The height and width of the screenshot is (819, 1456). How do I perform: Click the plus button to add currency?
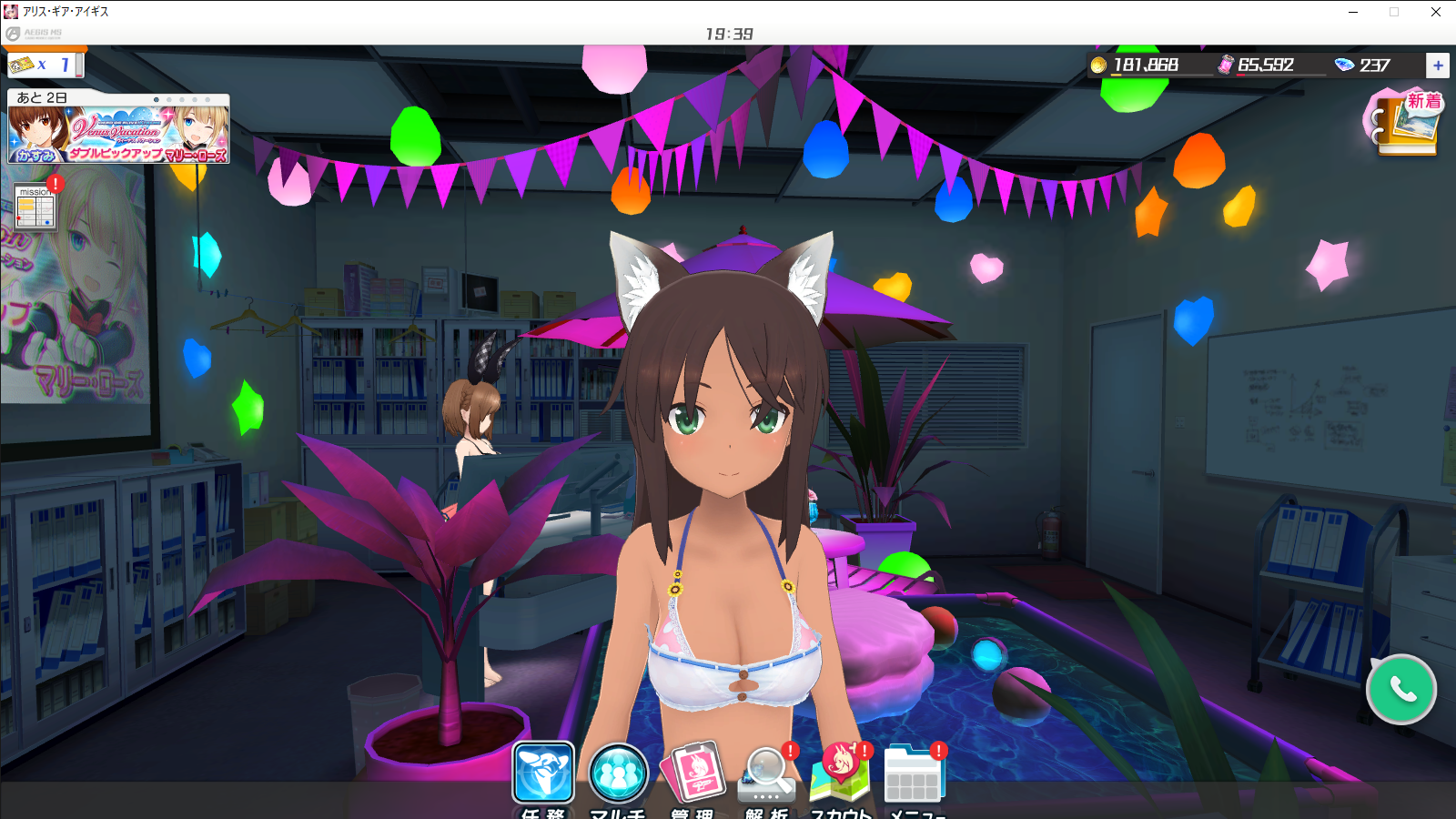pyautogui.click(x=1438, y=66)
